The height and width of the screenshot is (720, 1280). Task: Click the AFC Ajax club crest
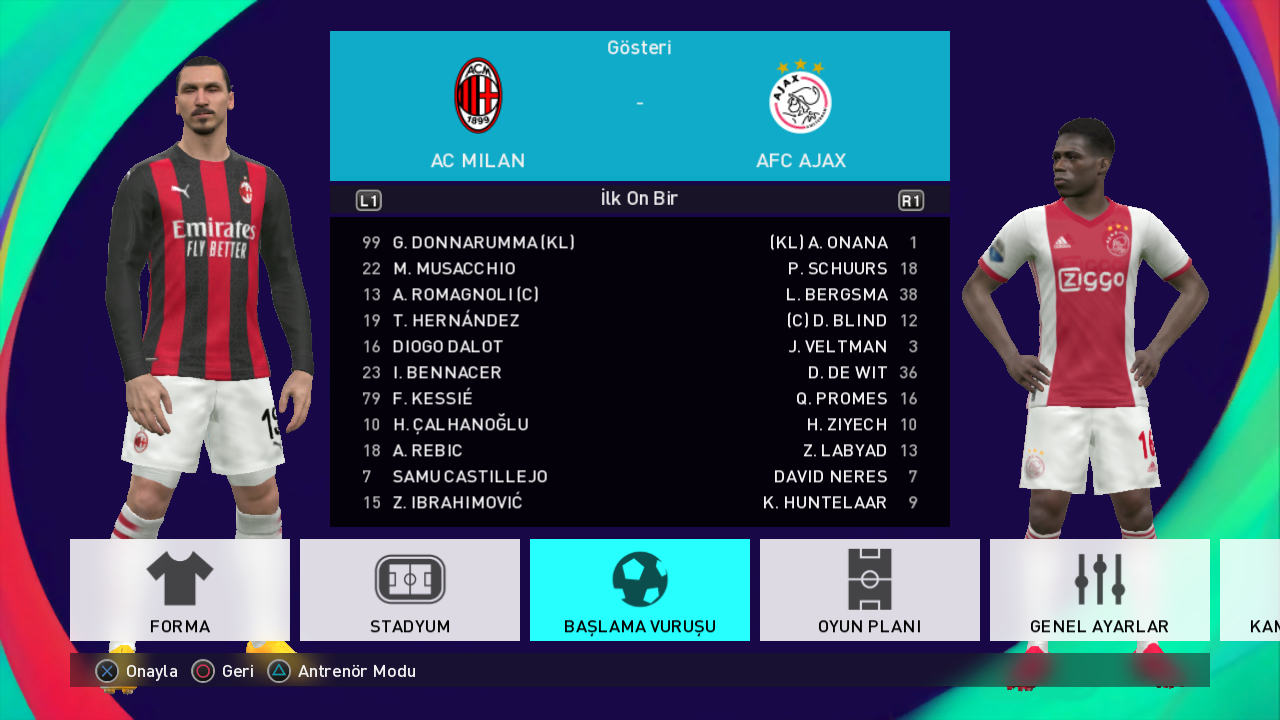(800, 98)
